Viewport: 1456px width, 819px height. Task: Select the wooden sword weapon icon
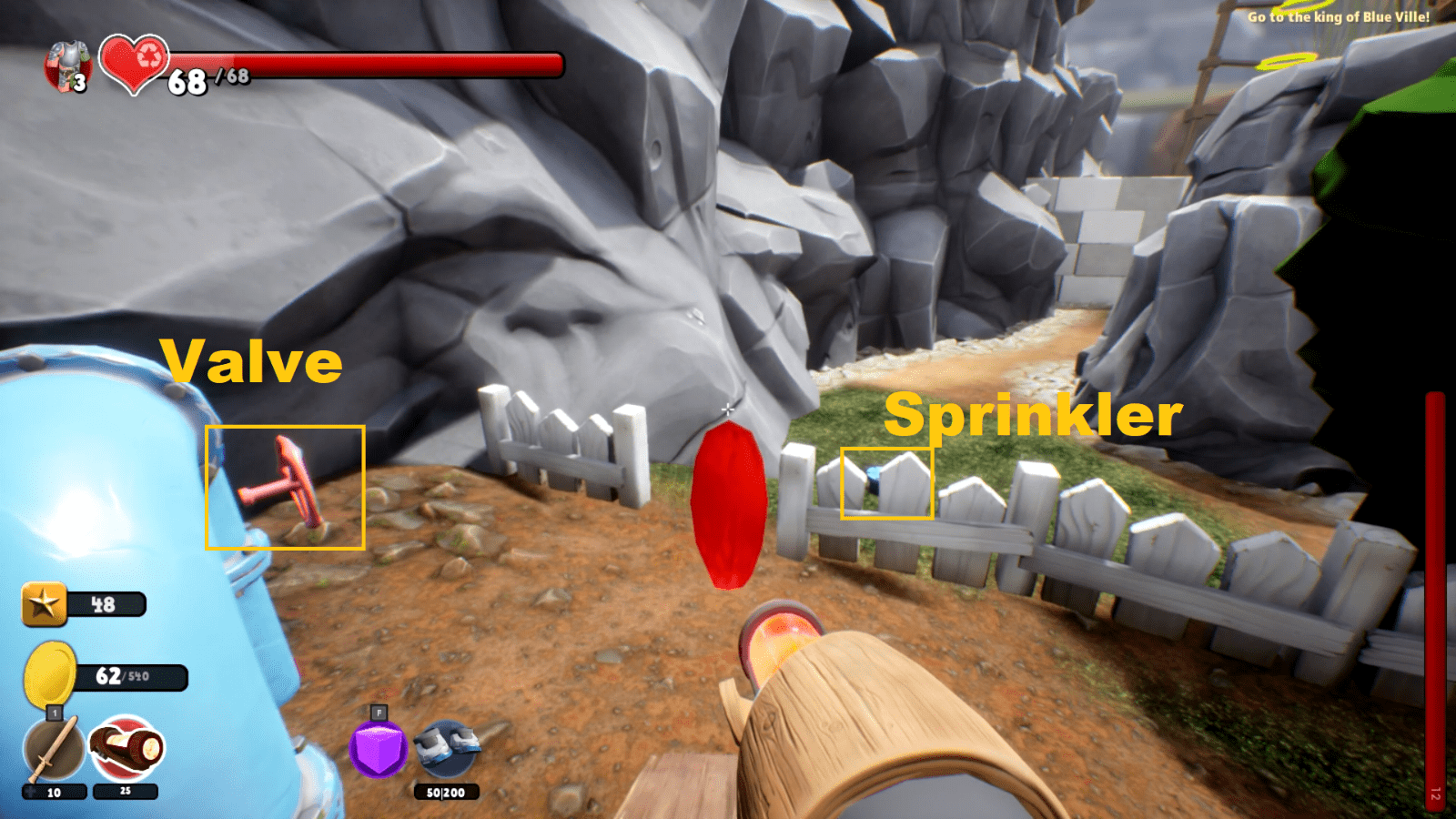(x=52, y=748)
